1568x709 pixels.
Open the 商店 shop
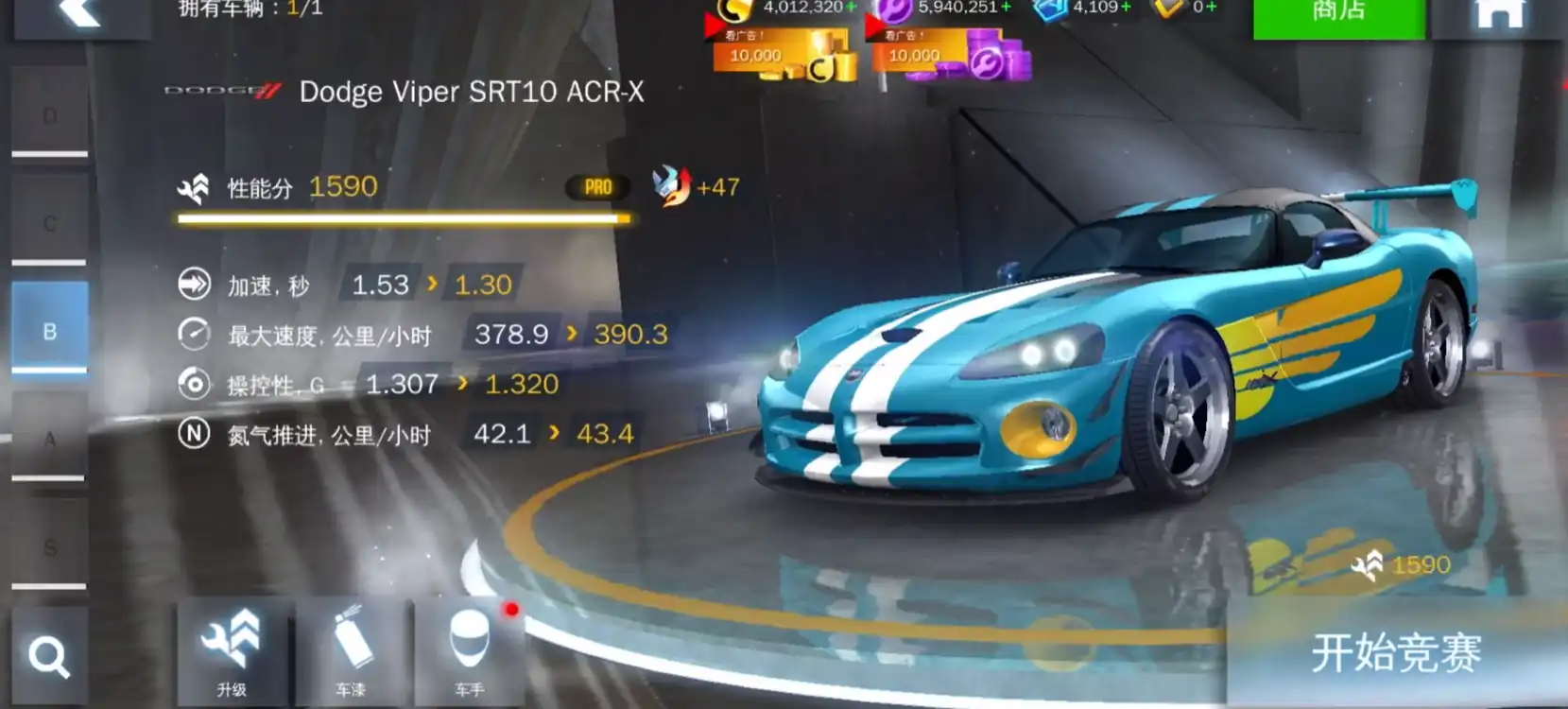[1338, 13]
